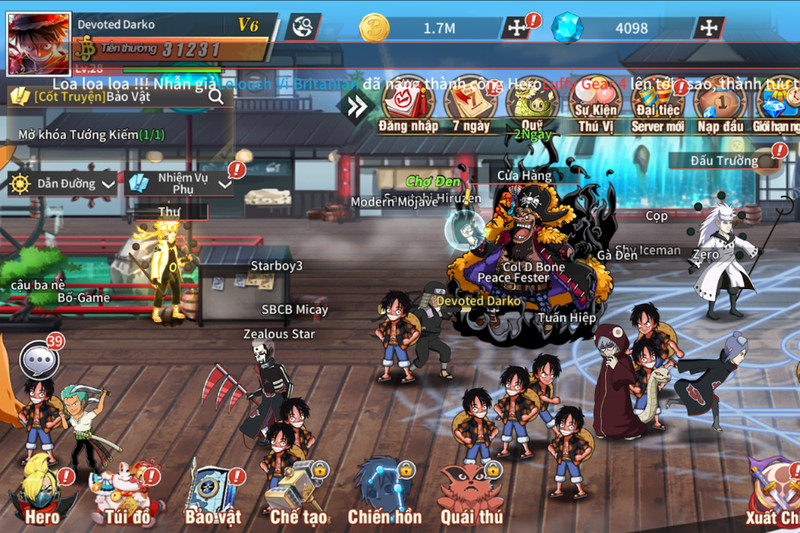Open the Nạp đầu first recharge offer
This screenshot has height=533, width=800.
pos(720,106)
